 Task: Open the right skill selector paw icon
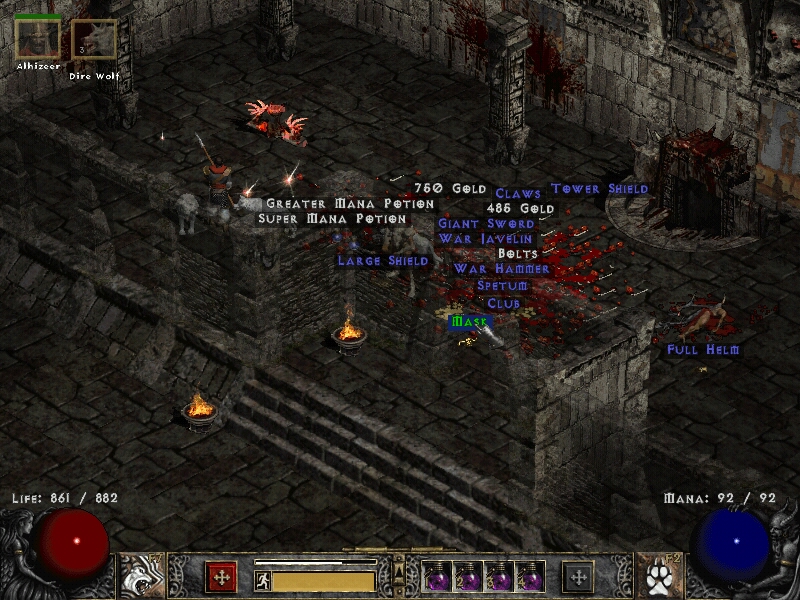pos(659,576)
